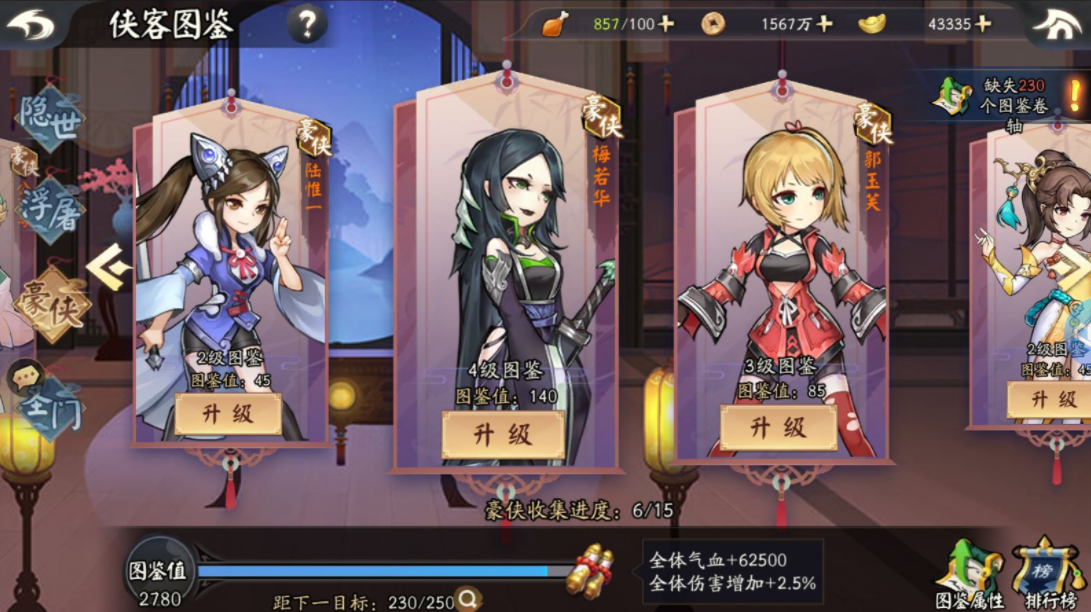Switch to the 隐世 category tab
Screen dimensions: 1091x612
[48, 118]
